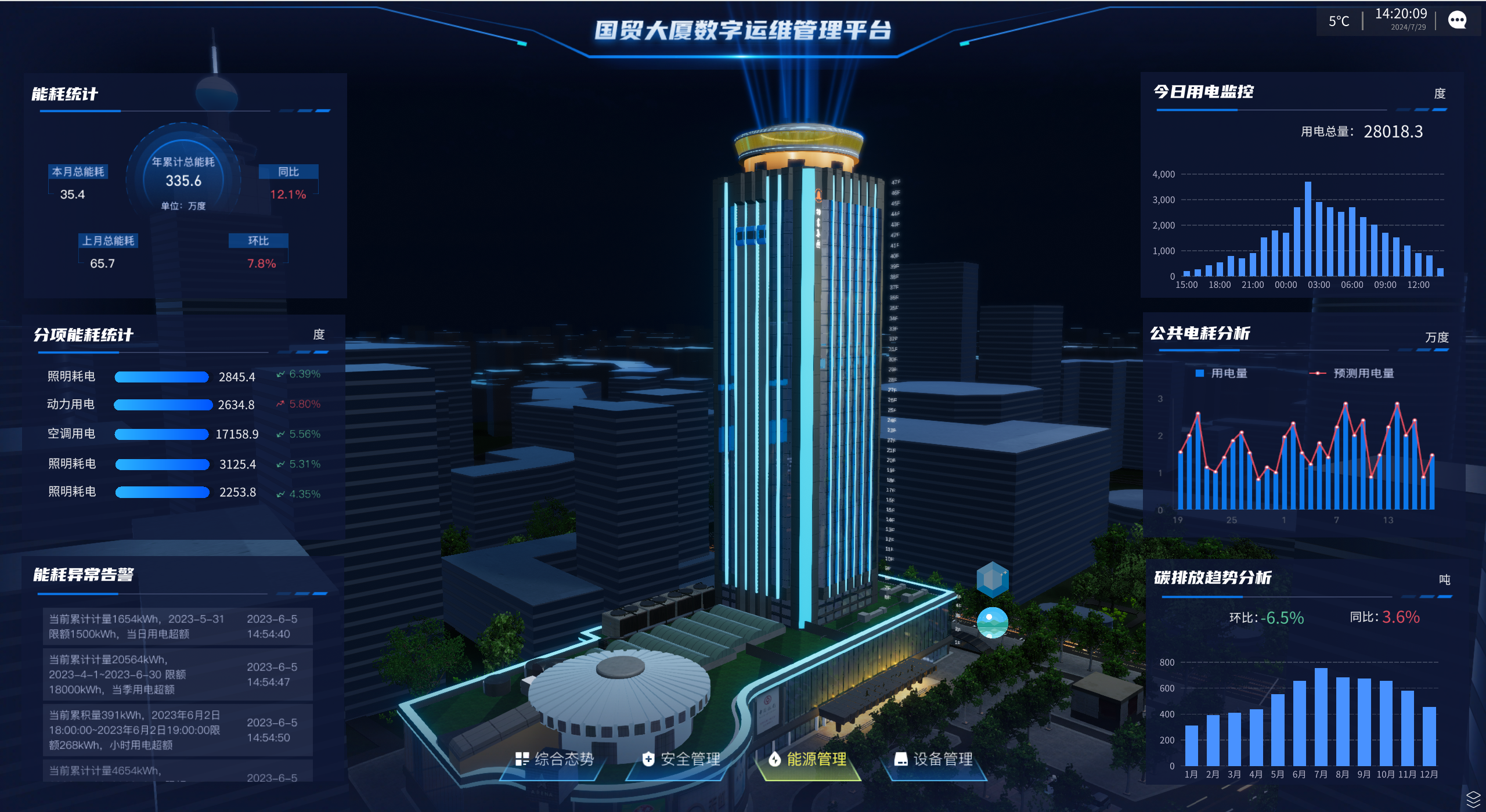Click the device icon next to 设备管理
1486x812 pixels.
pyautogui.click(x=900, y=759)
